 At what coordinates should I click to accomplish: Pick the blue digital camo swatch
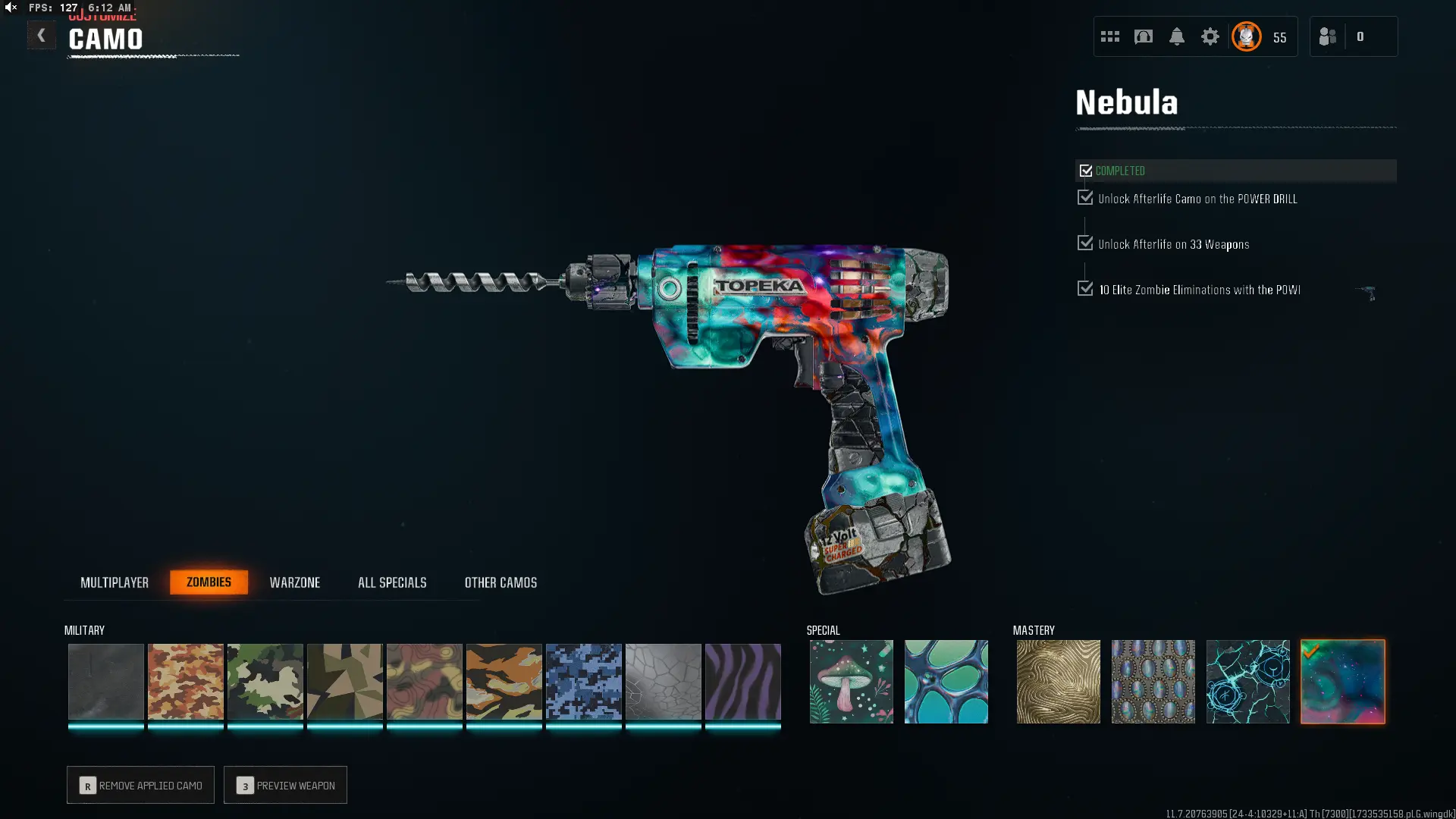tap(584, 681)
